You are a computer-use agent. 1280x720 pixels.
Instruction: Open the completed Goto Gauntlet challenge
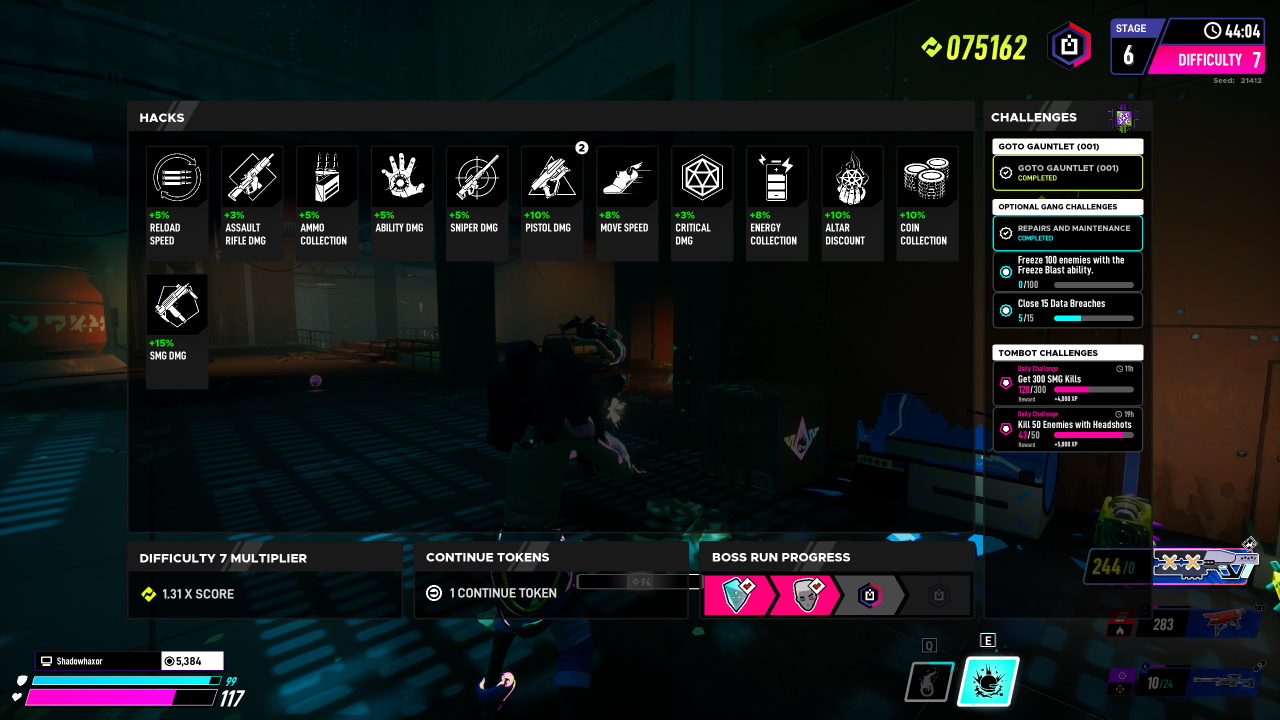coord(1067,173)
